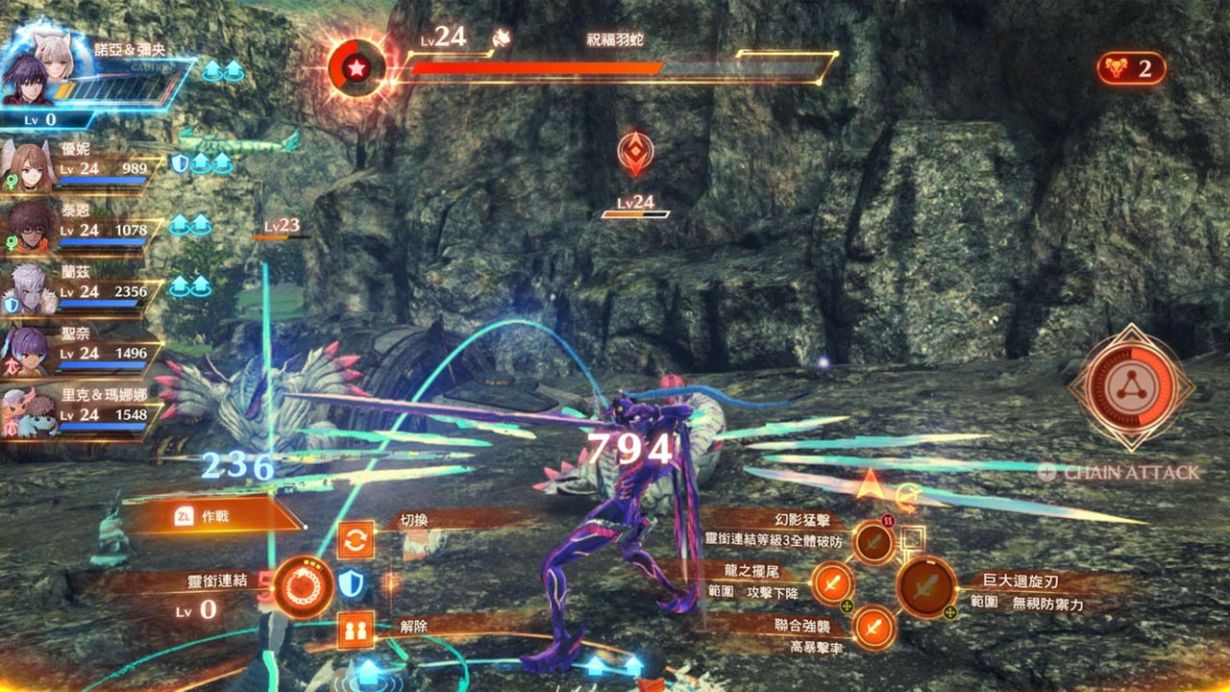1230x692 pixels.
Task: Choose party member 優妮
Action: [30, 163]
